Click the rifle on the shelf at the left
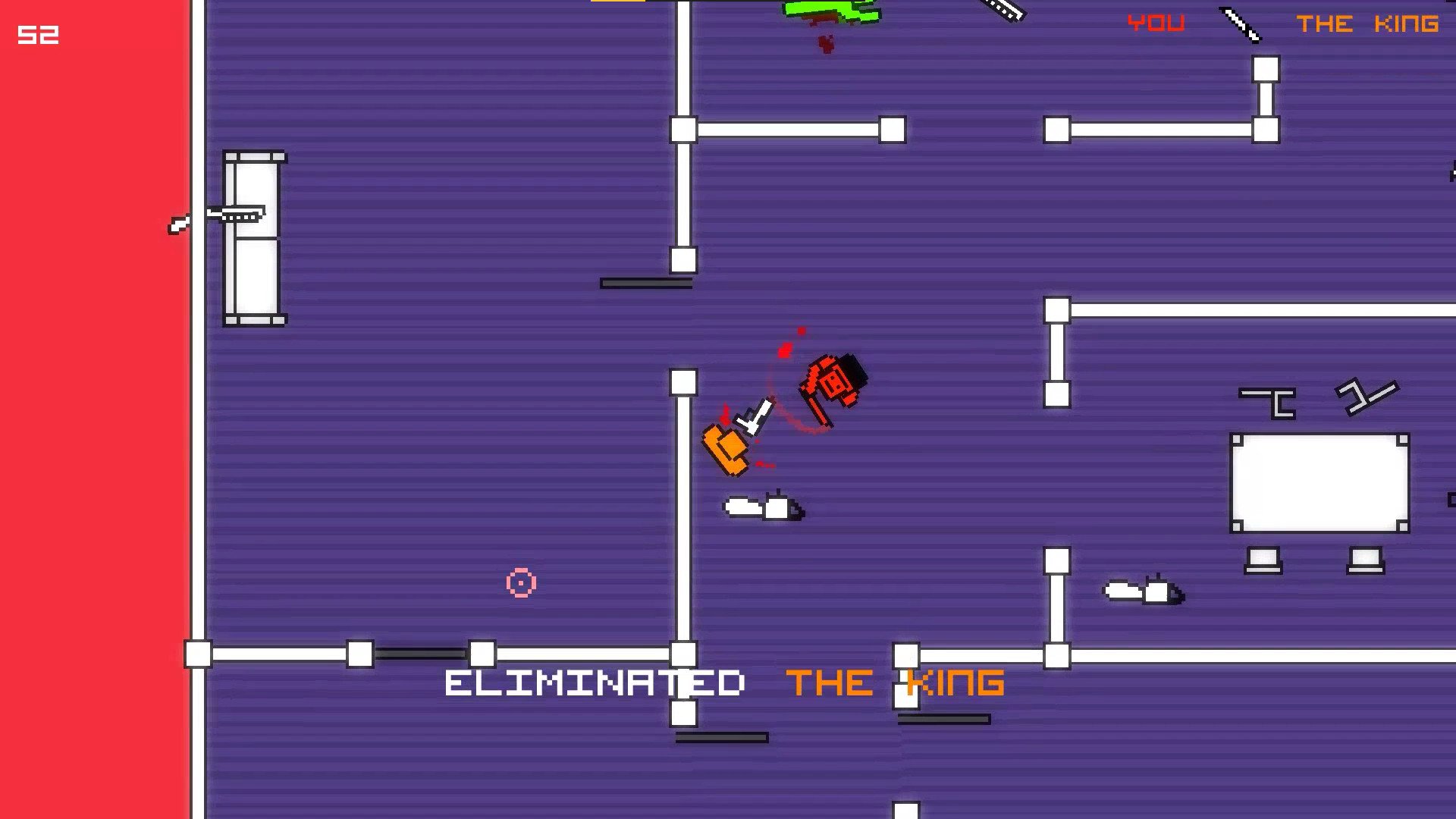This screenshot has width=1456, height=819. coord(235,214)
